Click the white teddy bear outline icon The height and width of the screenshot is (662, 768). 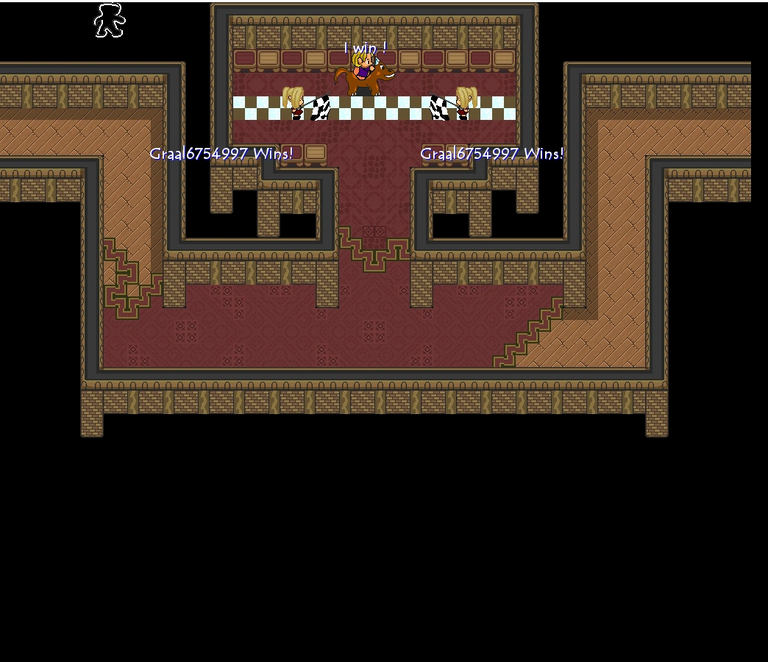click(109, 20)
